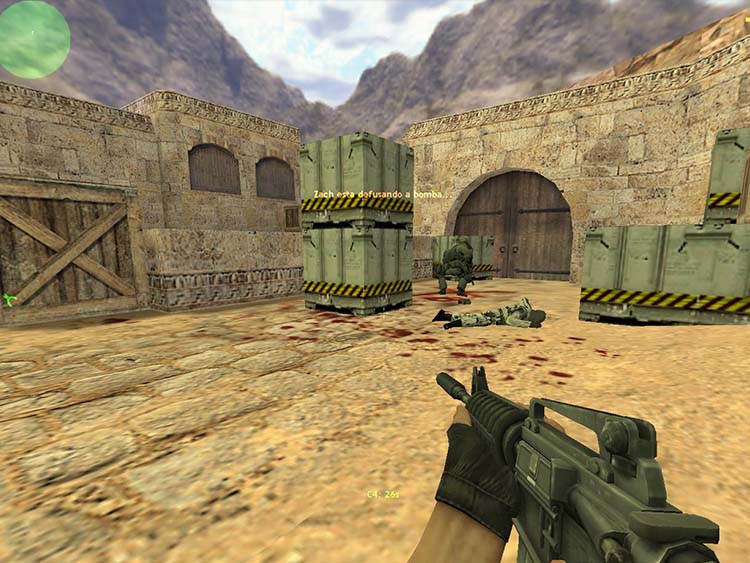Click the small green Y-shaped HUD icon
The height and width of the screenshot is (563, 750).
[x=9, y=299]
